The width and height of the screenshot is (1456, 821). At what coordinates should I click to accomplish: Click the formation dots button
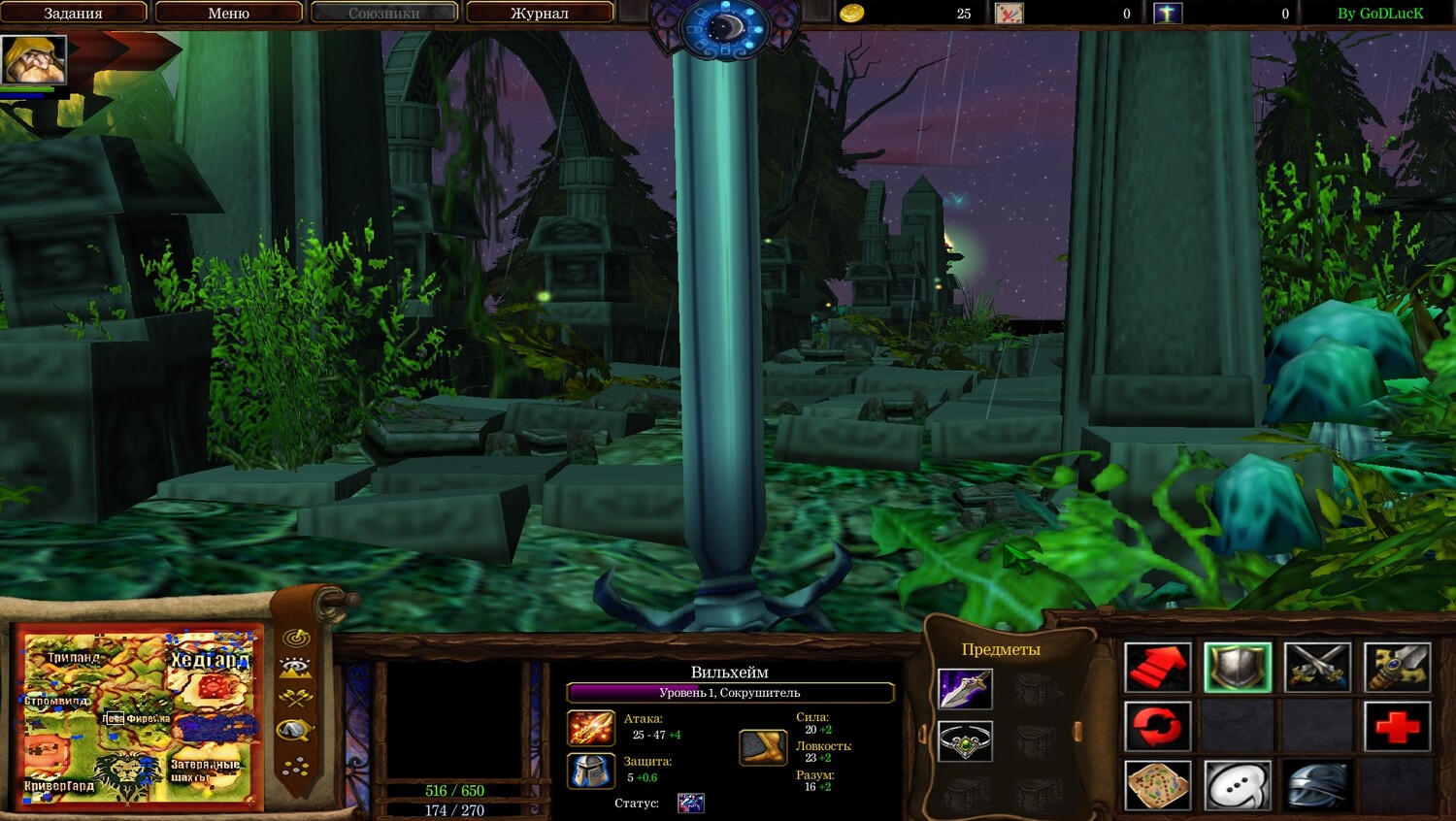point(295,767)
